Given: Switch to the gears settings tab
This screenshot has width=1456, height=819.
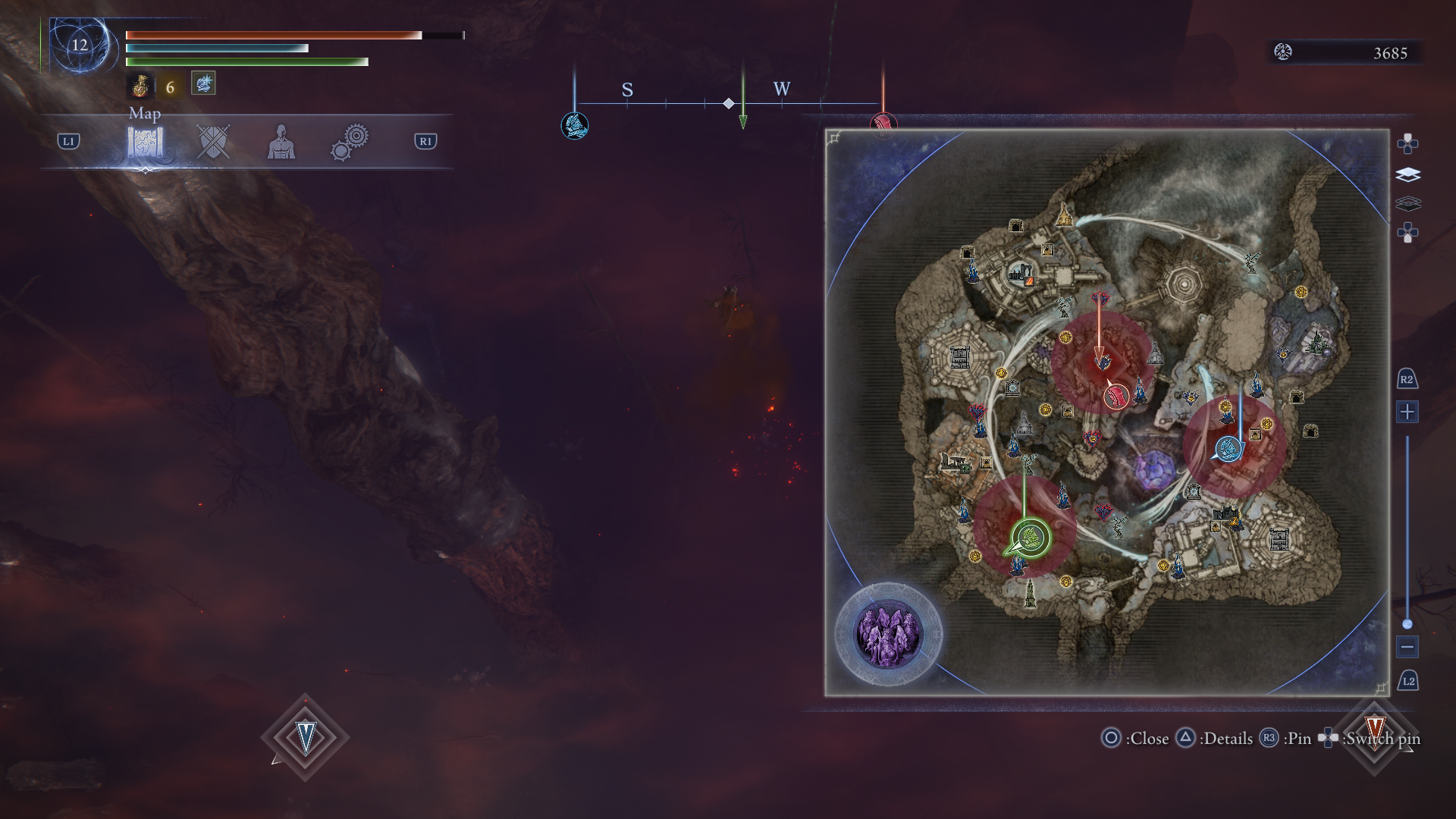Looking at the screenshot, I should (350, 143).
